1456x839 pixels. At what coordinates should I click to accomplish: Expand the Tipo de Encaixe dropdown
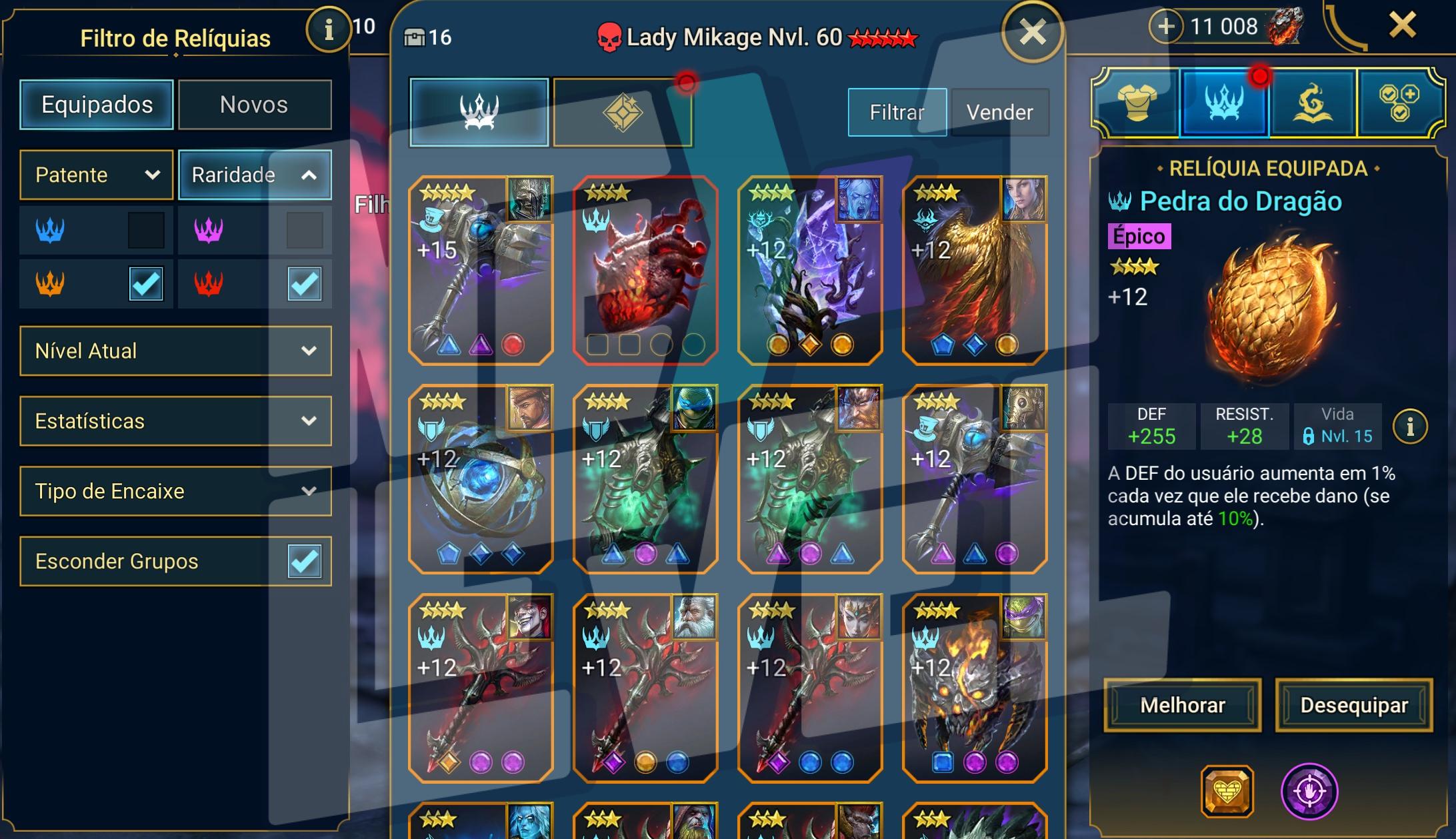coord(175,491)
